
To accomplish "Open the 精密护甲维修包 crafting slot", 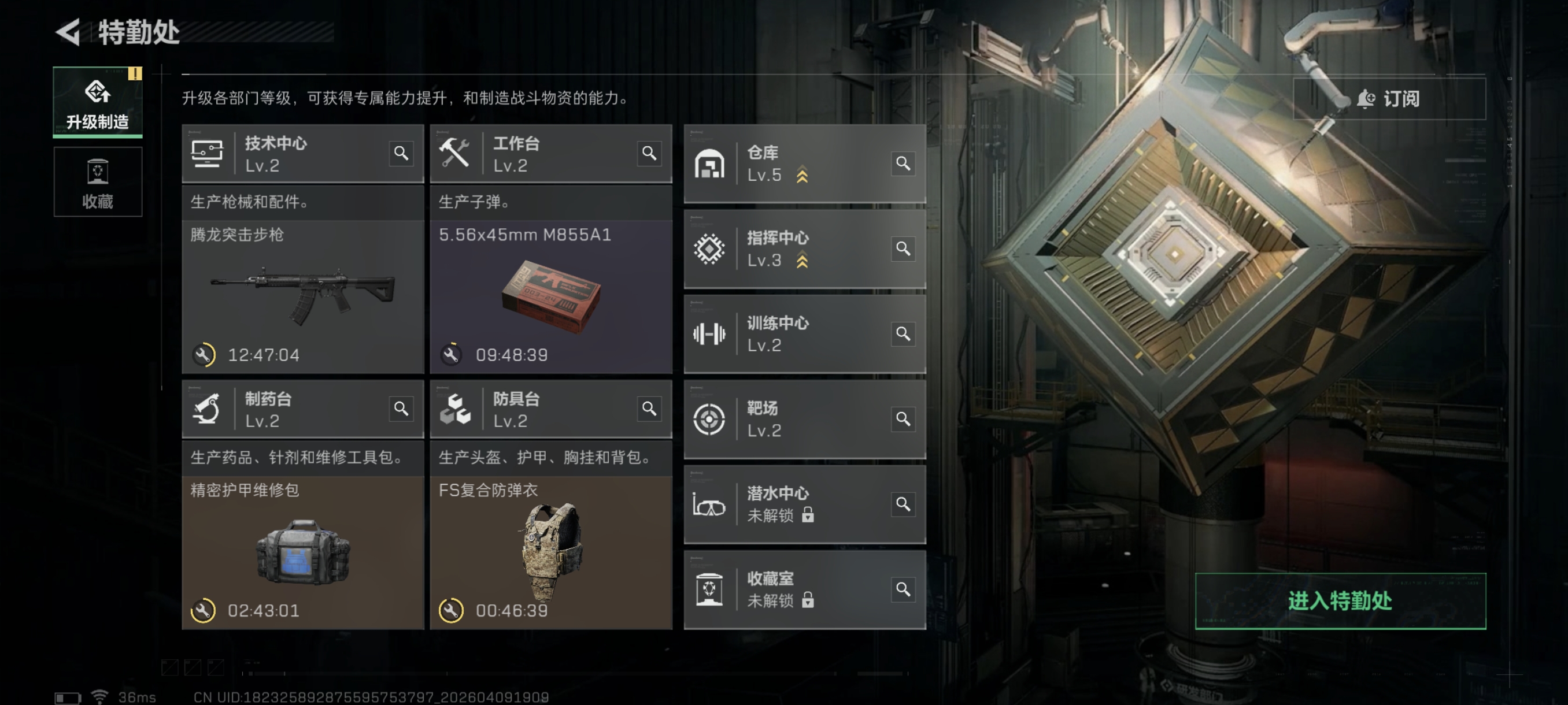I will click(x=302, y=552).
